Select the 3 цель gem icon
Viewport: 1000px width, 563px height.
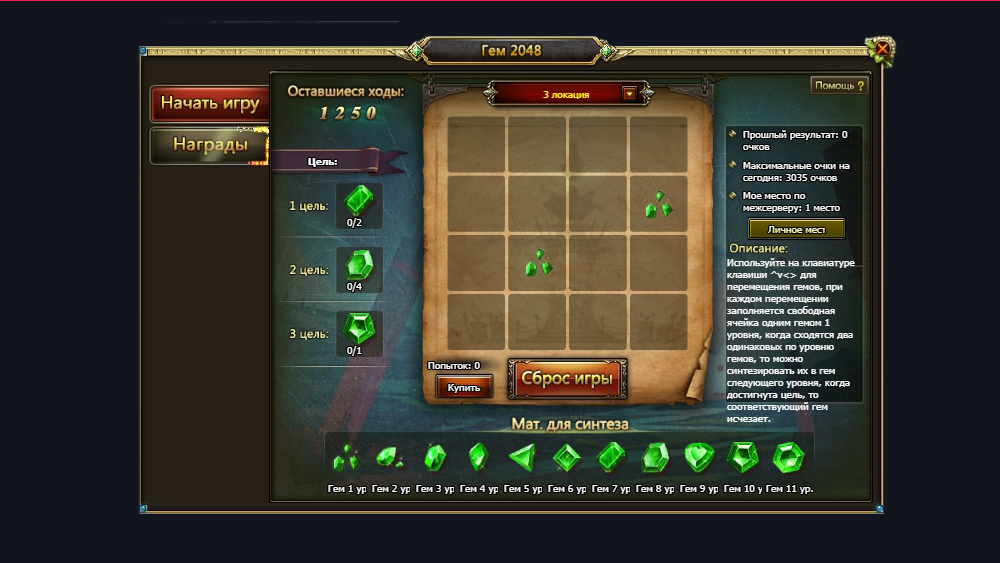358,329
